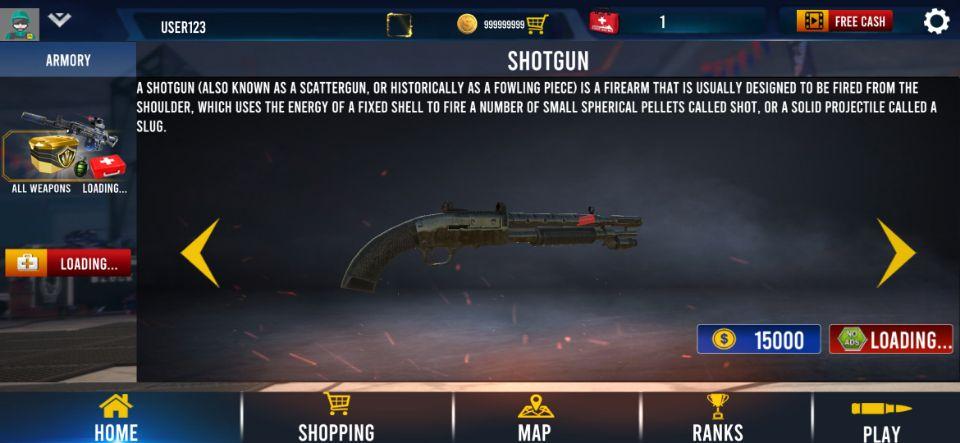Show the next weapon with right arrow
960x443 pixels.
(x=895, y=254)
